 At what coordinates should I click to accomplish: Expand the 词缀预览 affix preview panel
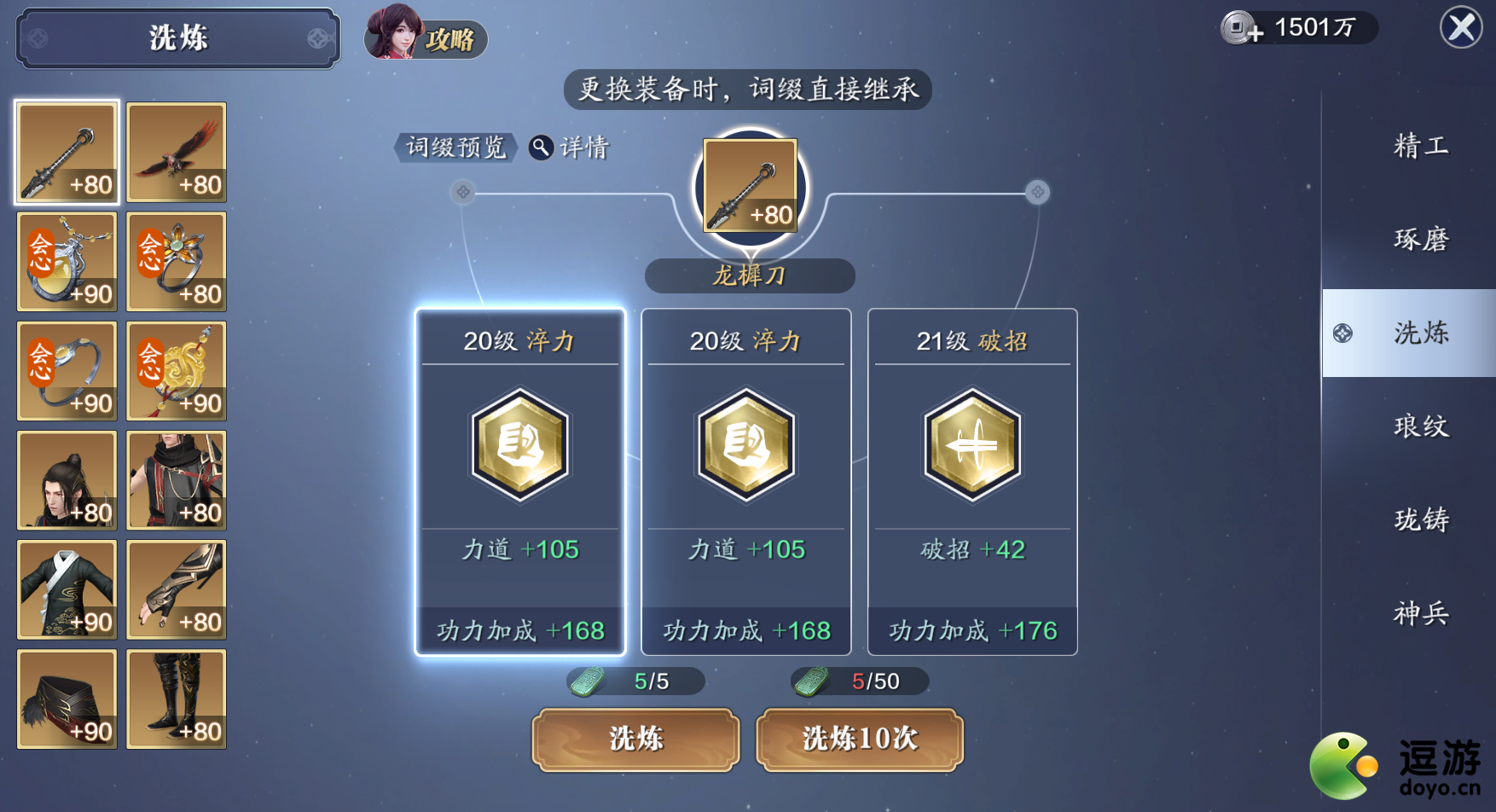click(455, 147)
